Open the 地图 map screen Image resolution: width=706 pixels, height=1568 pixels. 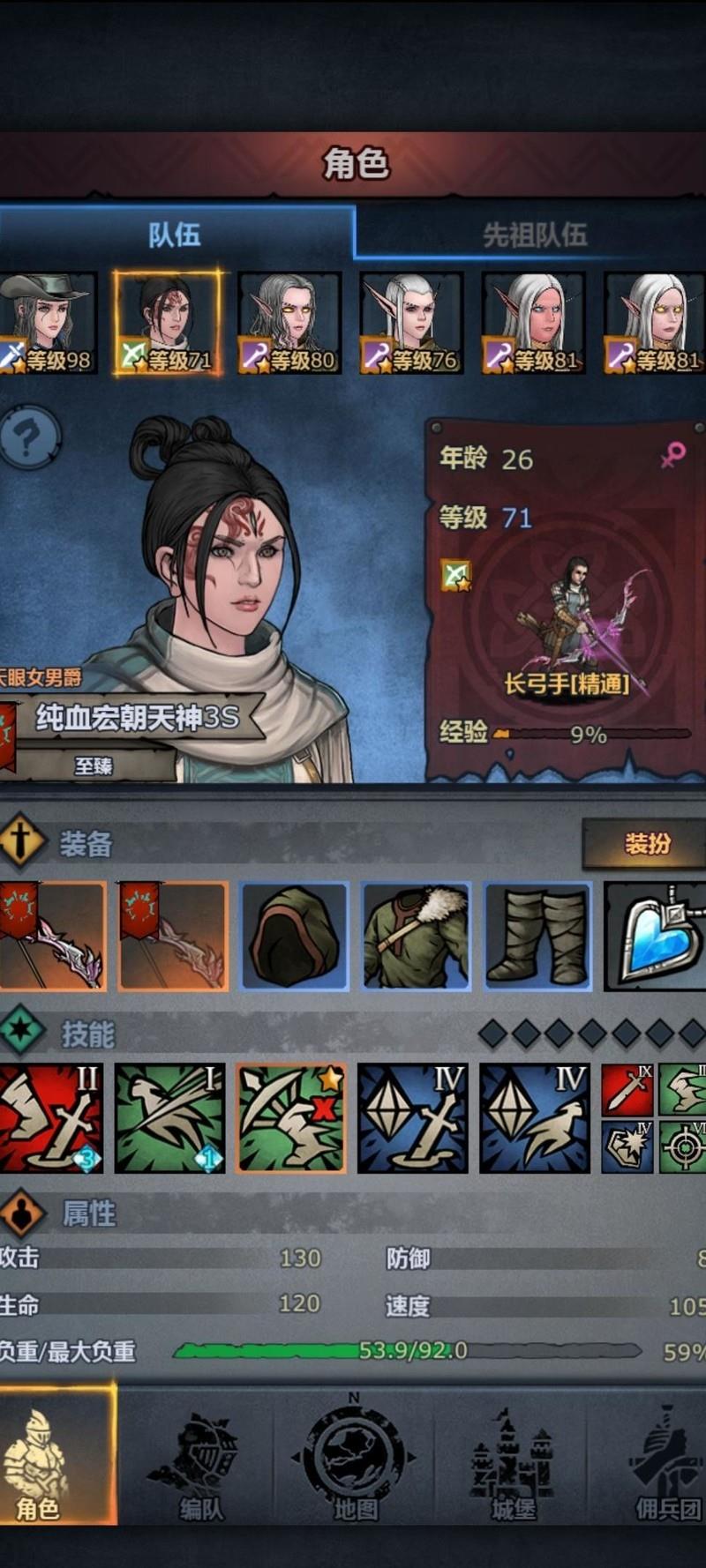355,1460
